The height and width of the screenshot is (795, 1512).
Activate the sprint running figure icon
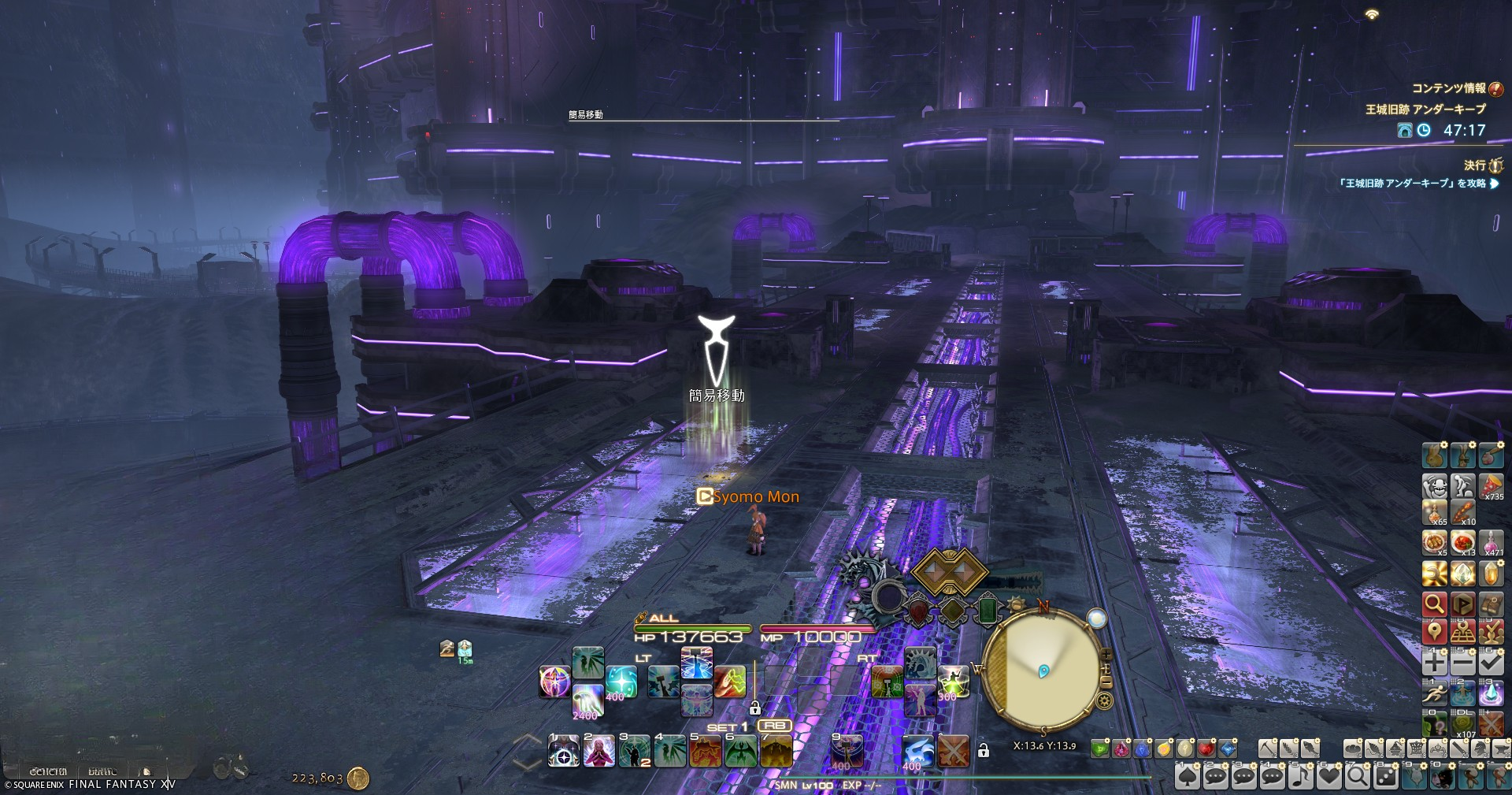pyautogui.click(x=1435, y=693)
